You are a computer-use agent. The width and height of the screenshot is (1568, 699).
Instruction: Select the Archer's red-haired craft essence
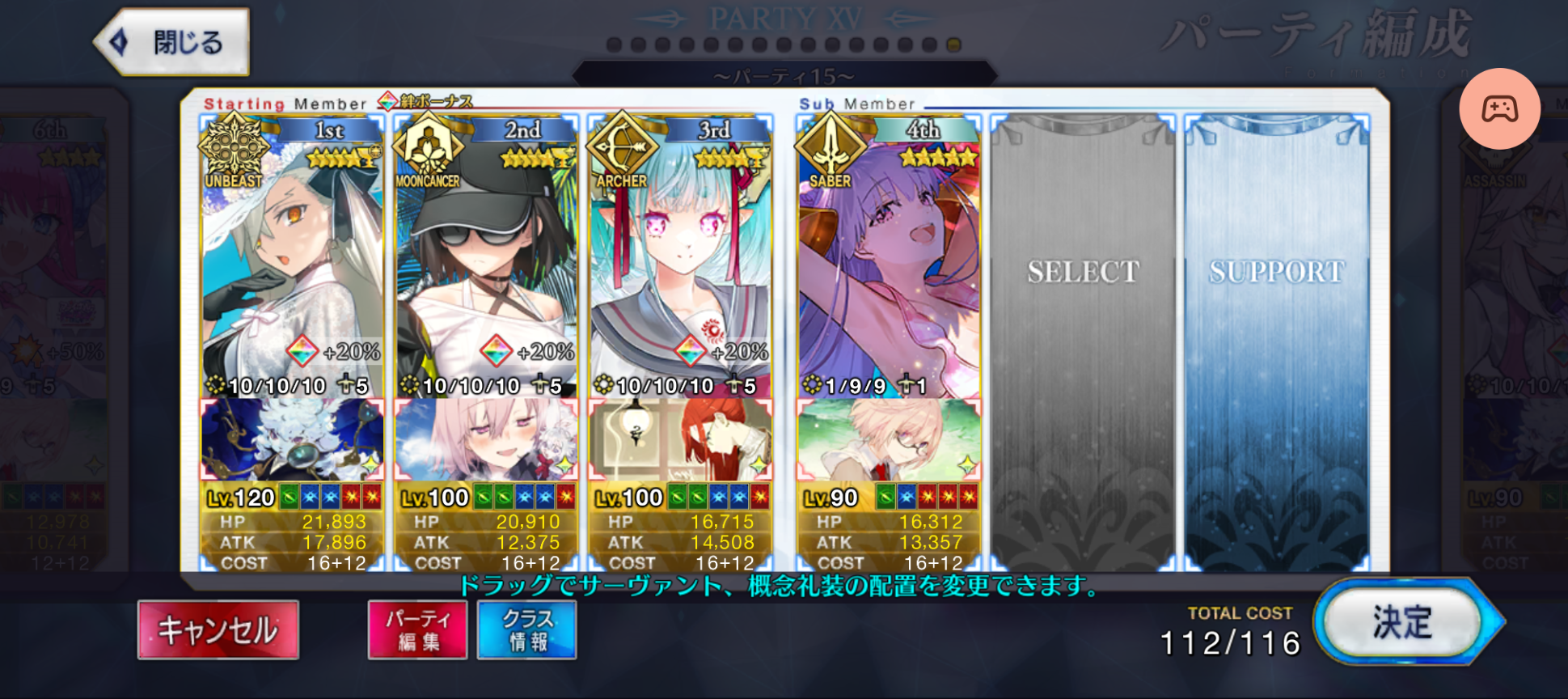tap(680, 440)
